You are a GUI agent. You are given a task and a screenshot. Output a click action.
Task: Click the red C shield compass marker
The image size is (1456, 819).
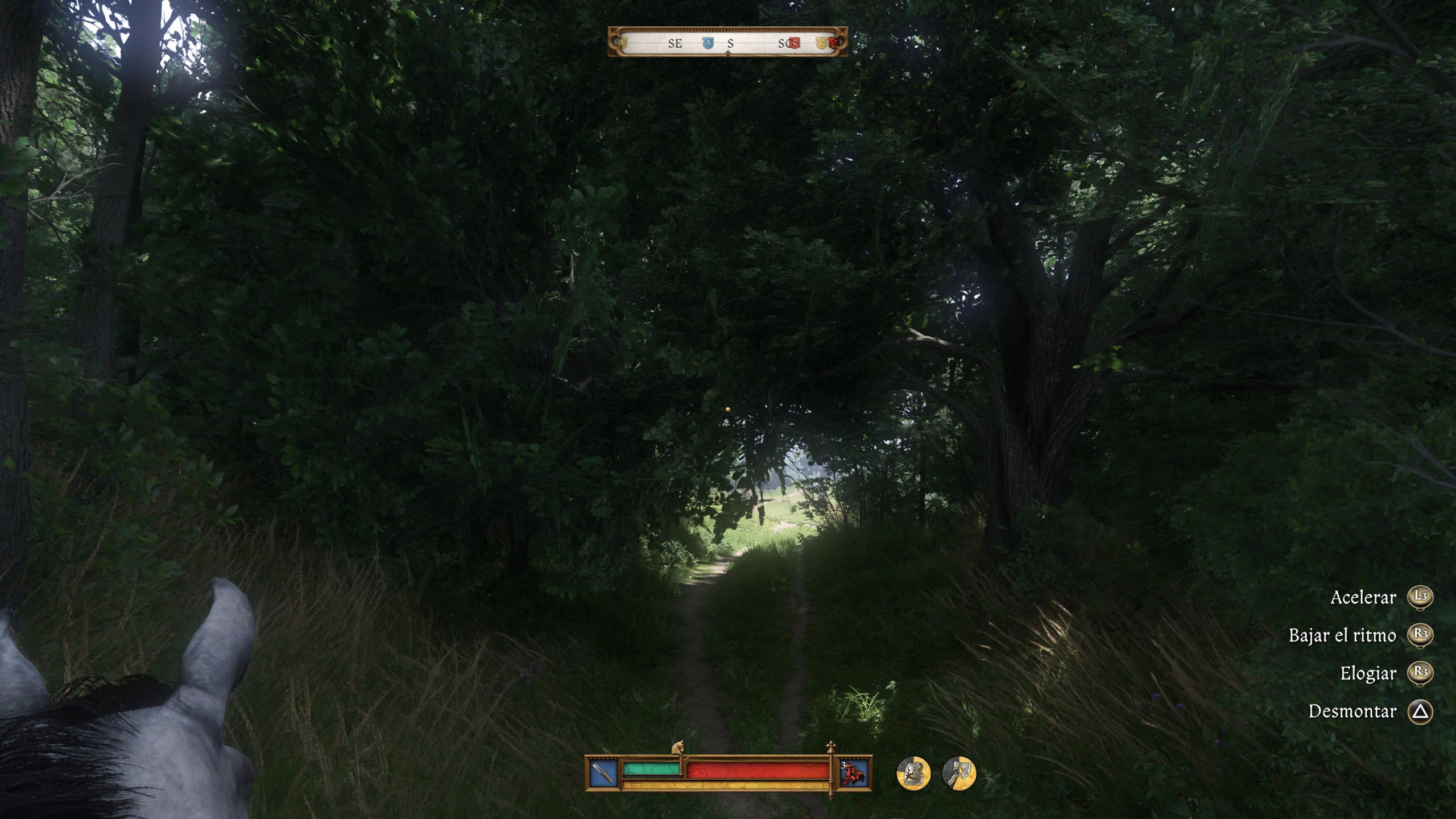794,43
